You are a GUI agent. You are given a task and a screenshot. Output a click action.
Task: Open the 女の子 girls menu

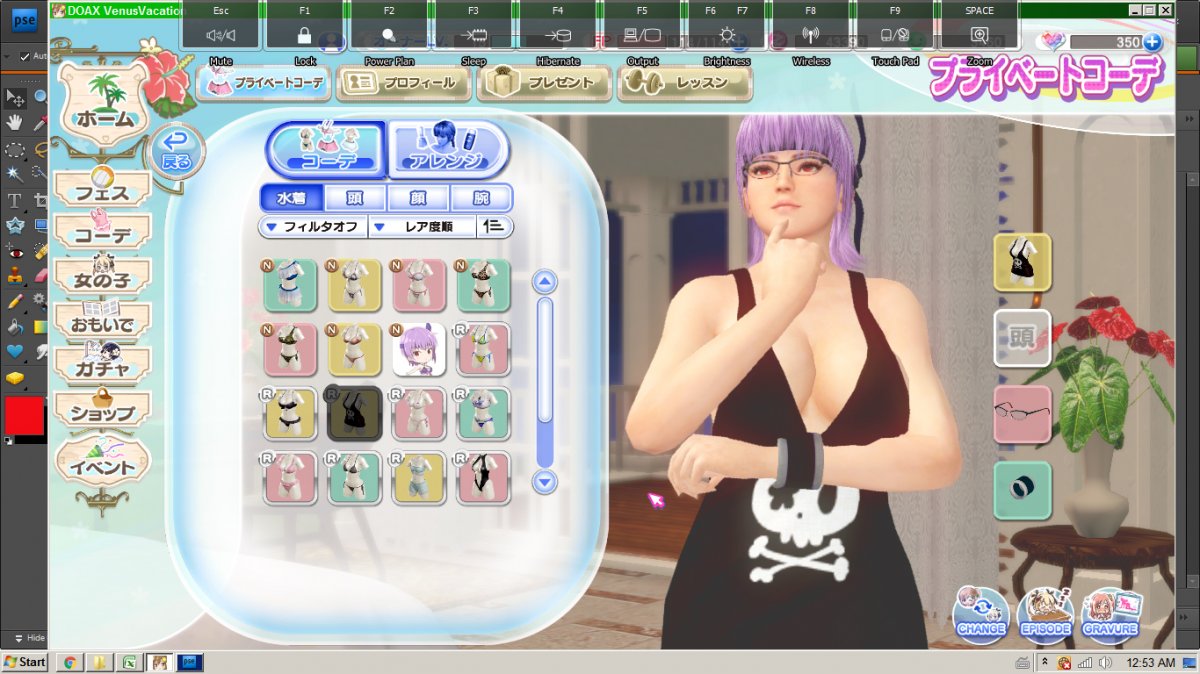(102, 277)
